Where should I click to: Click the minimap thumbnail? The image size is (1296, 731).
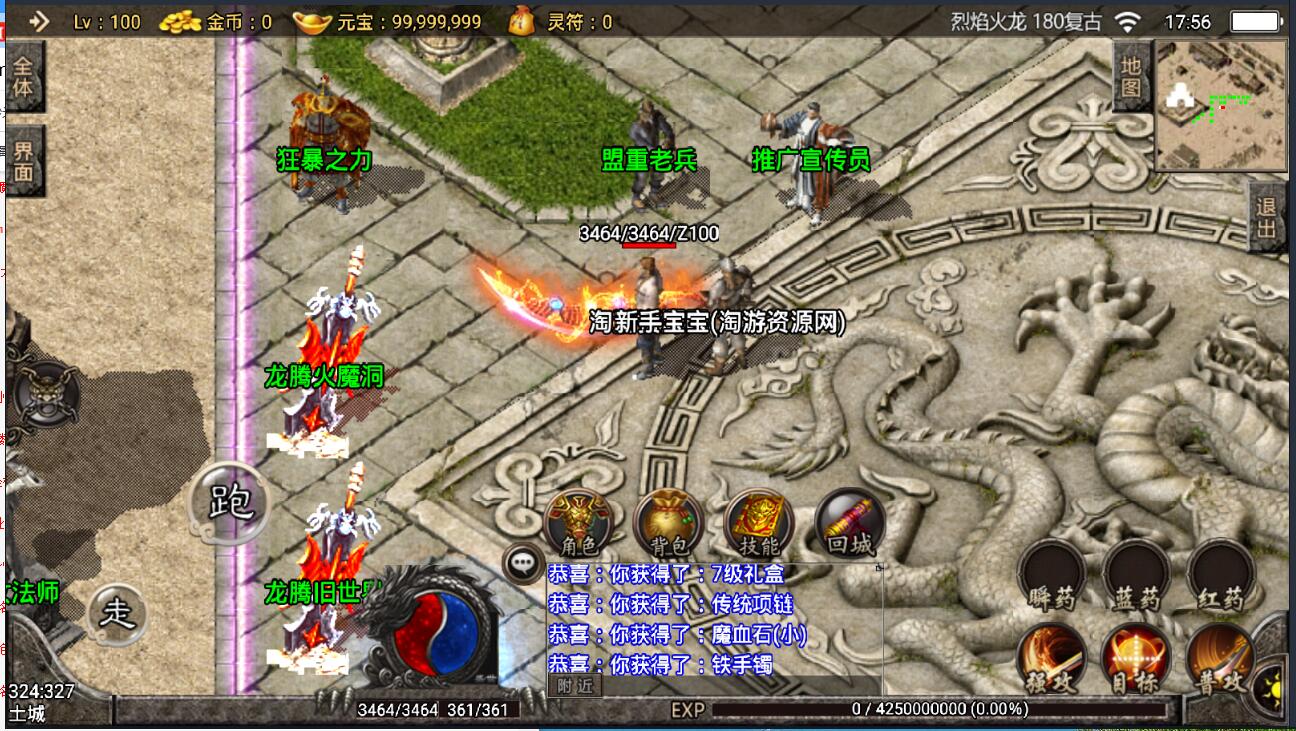coord(1221,105)
